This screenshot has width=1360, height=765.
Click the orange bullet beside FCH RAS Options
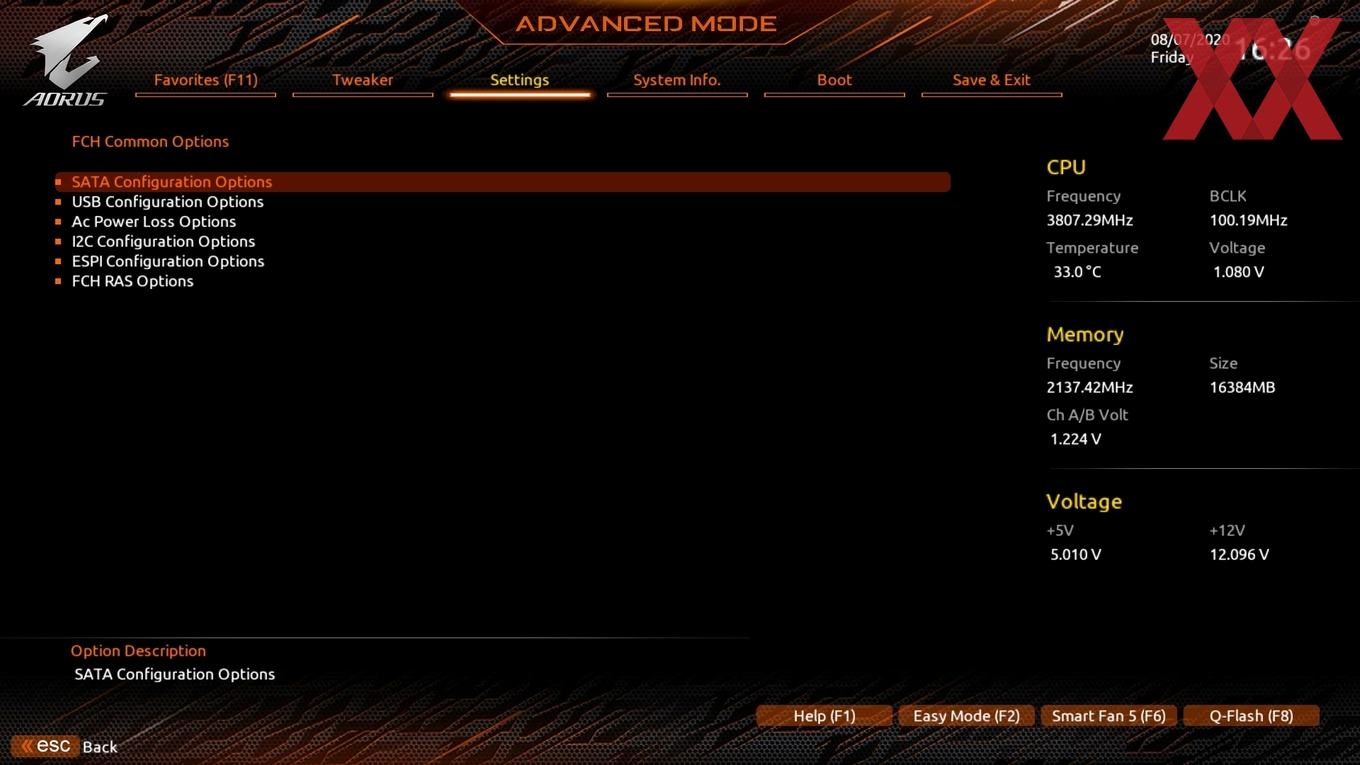58,281
